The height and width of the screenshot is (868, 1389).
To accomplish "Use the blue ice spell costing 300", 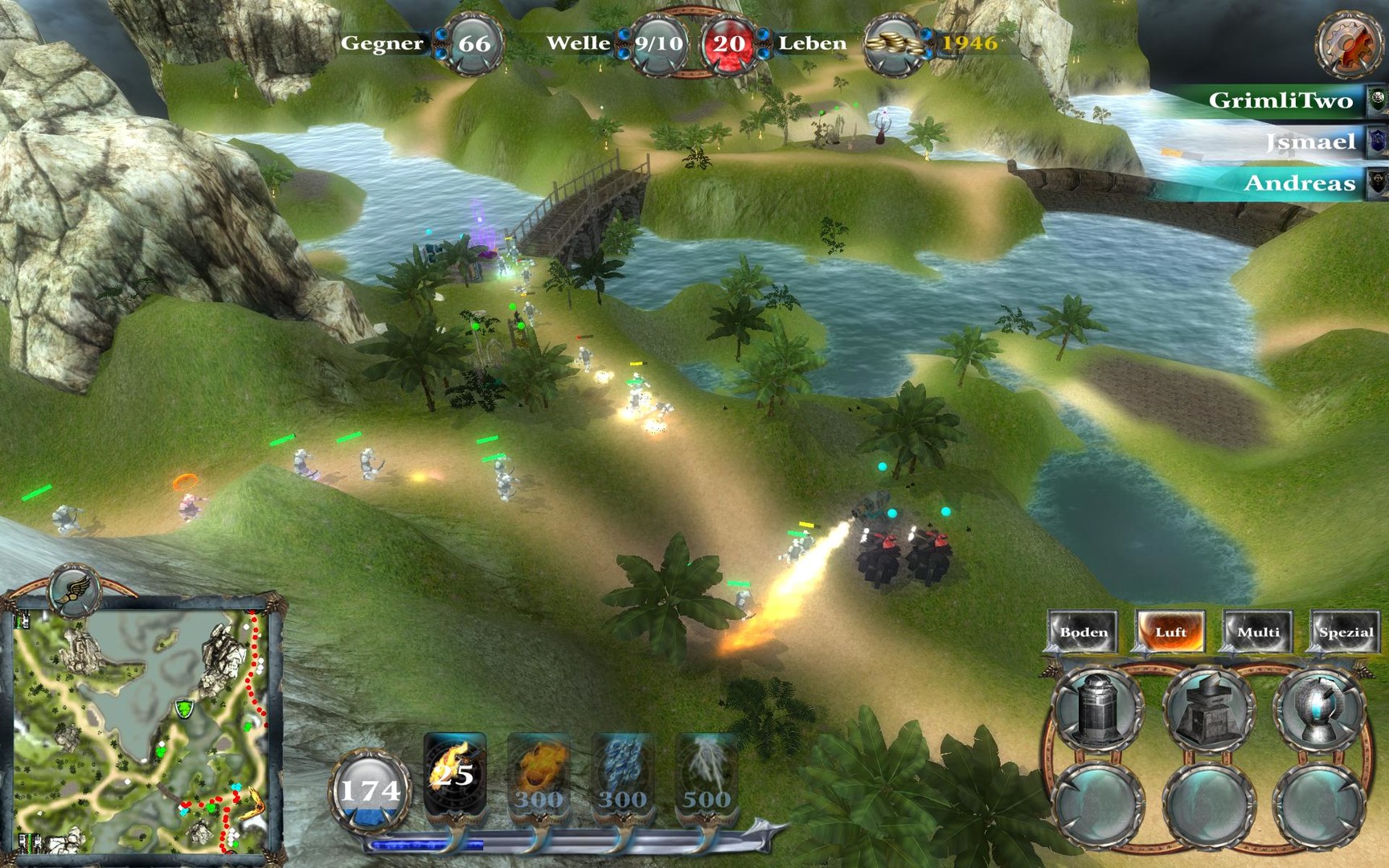I will point(623,776).
